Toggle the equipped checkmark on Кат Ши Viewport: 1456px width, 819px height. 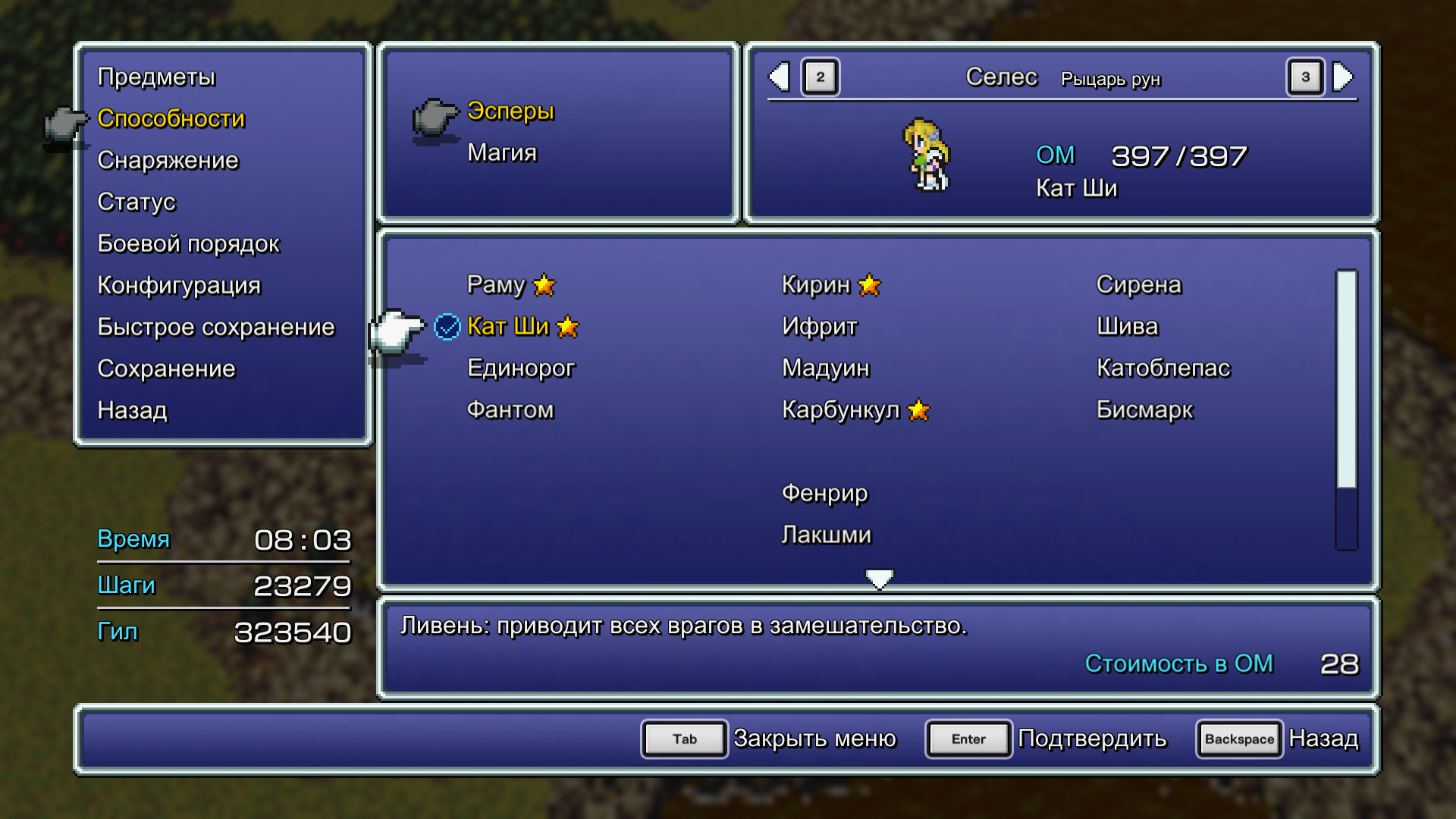click(447, 327)
